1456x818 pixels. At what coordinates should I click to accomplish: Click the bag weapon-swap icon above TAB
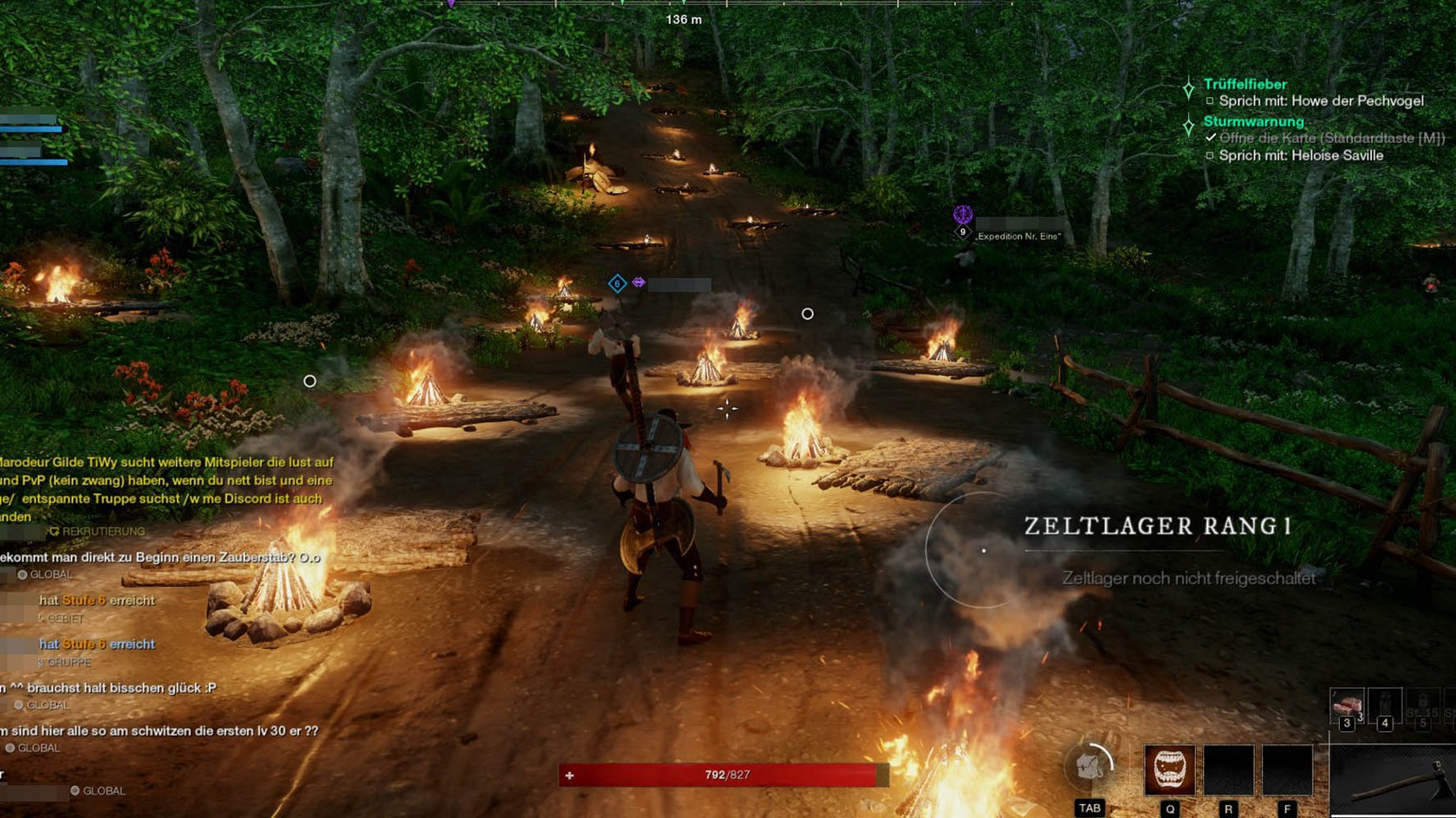[1089, 766]
